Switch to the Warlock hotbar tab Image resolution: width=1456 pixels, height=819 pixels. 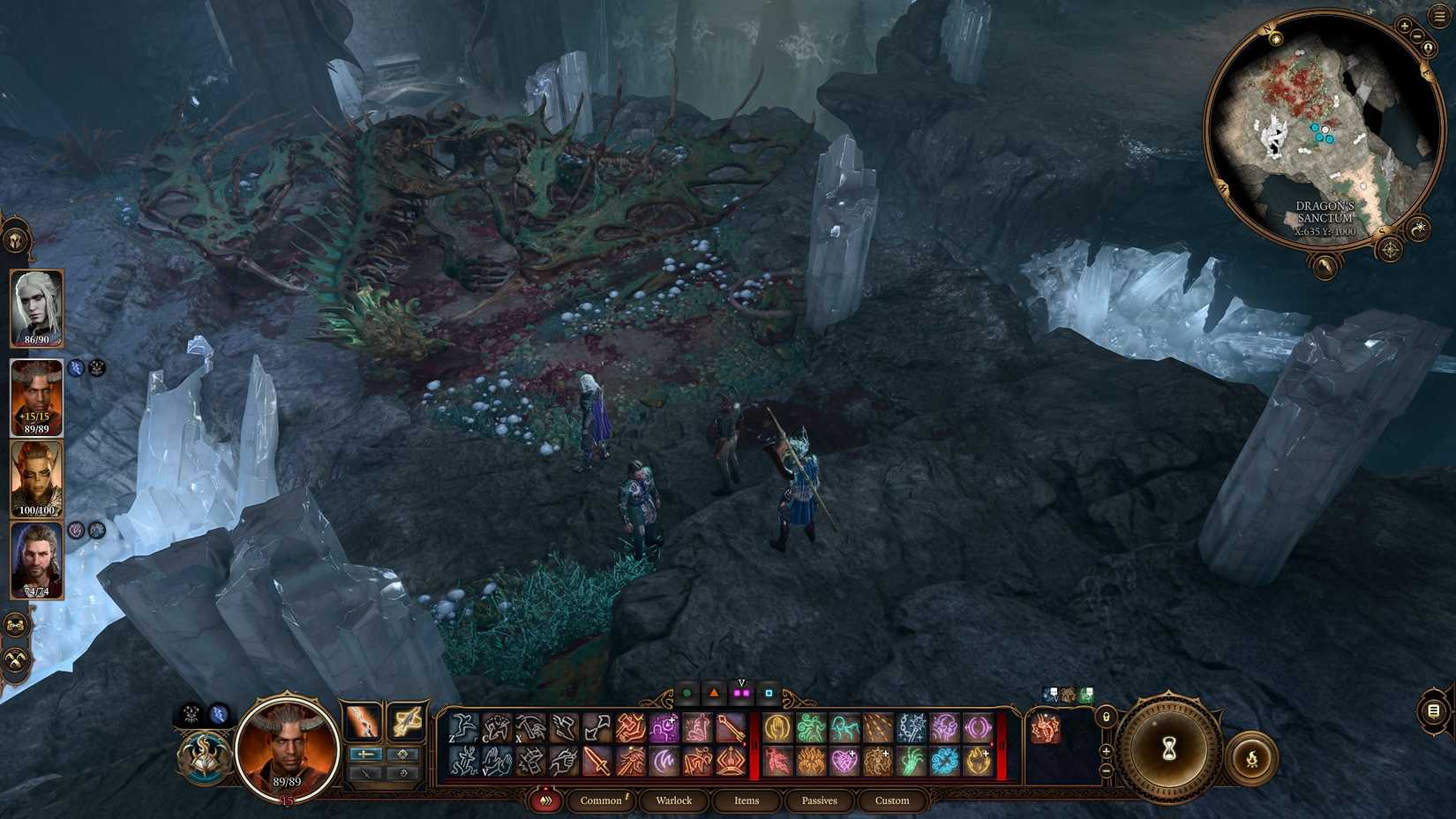[674, 800]
